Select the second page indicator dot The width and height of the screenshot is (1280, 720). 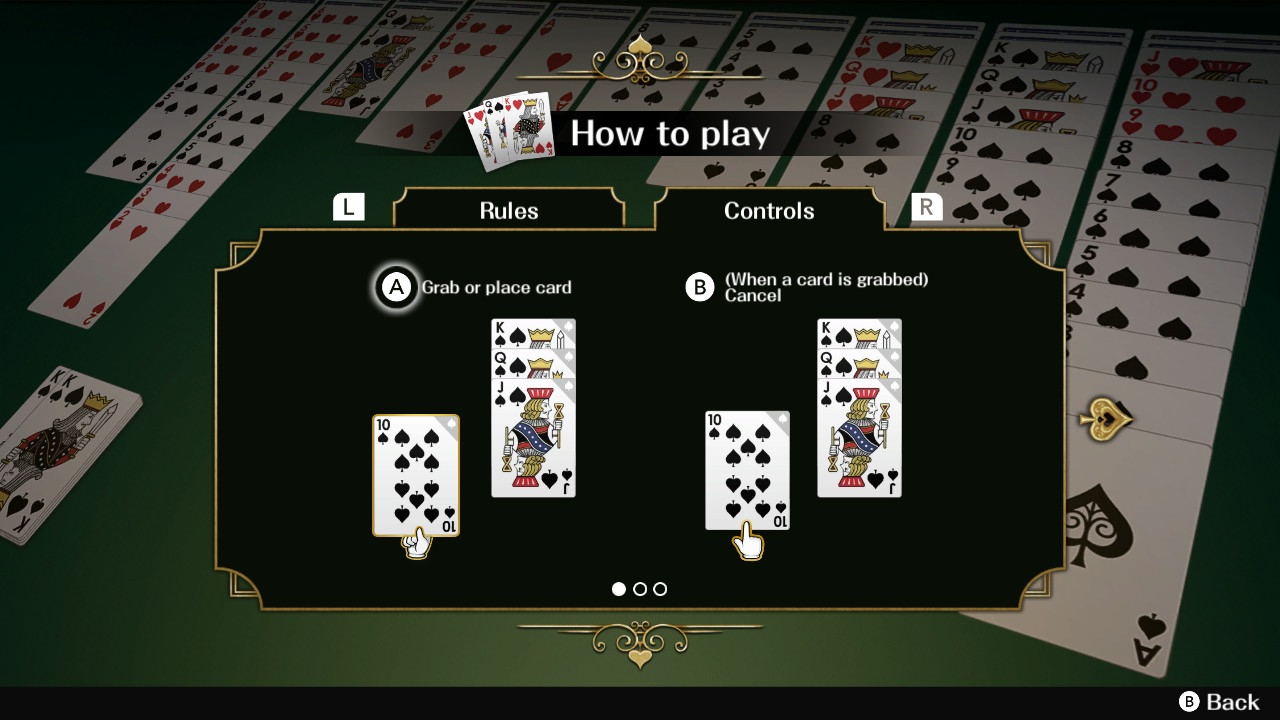(x=640, y=589)
